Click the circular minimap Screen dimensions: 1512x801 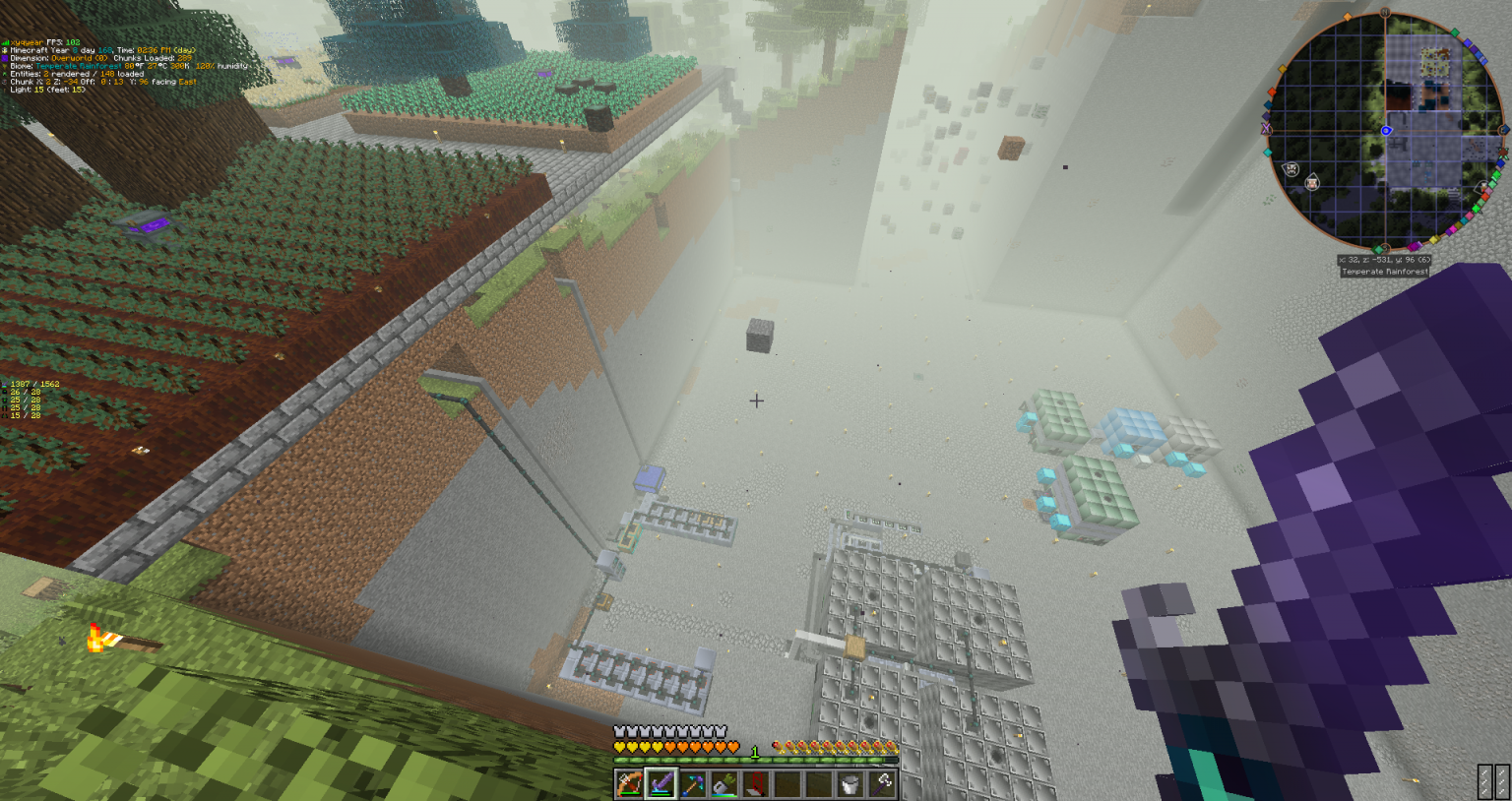point(1384,131)
